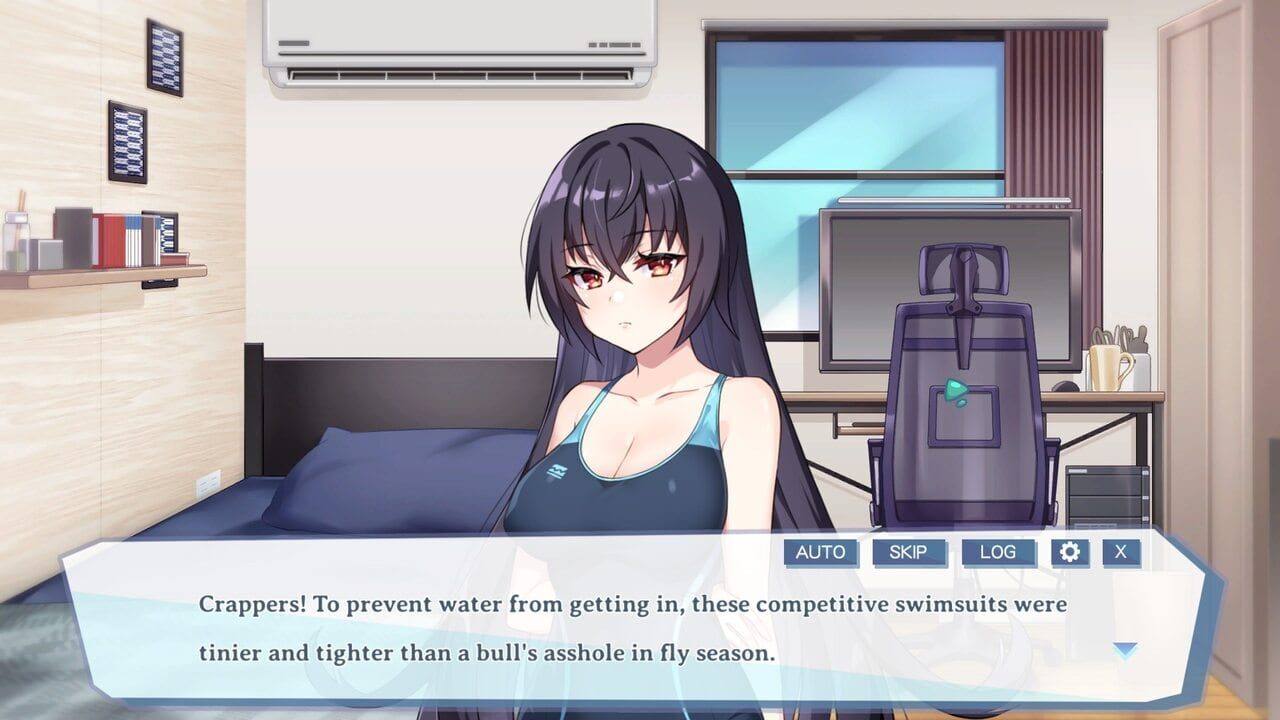Click the character sprite in the swimsuit
Screen dimensions: 1280x720
(630, 350)
